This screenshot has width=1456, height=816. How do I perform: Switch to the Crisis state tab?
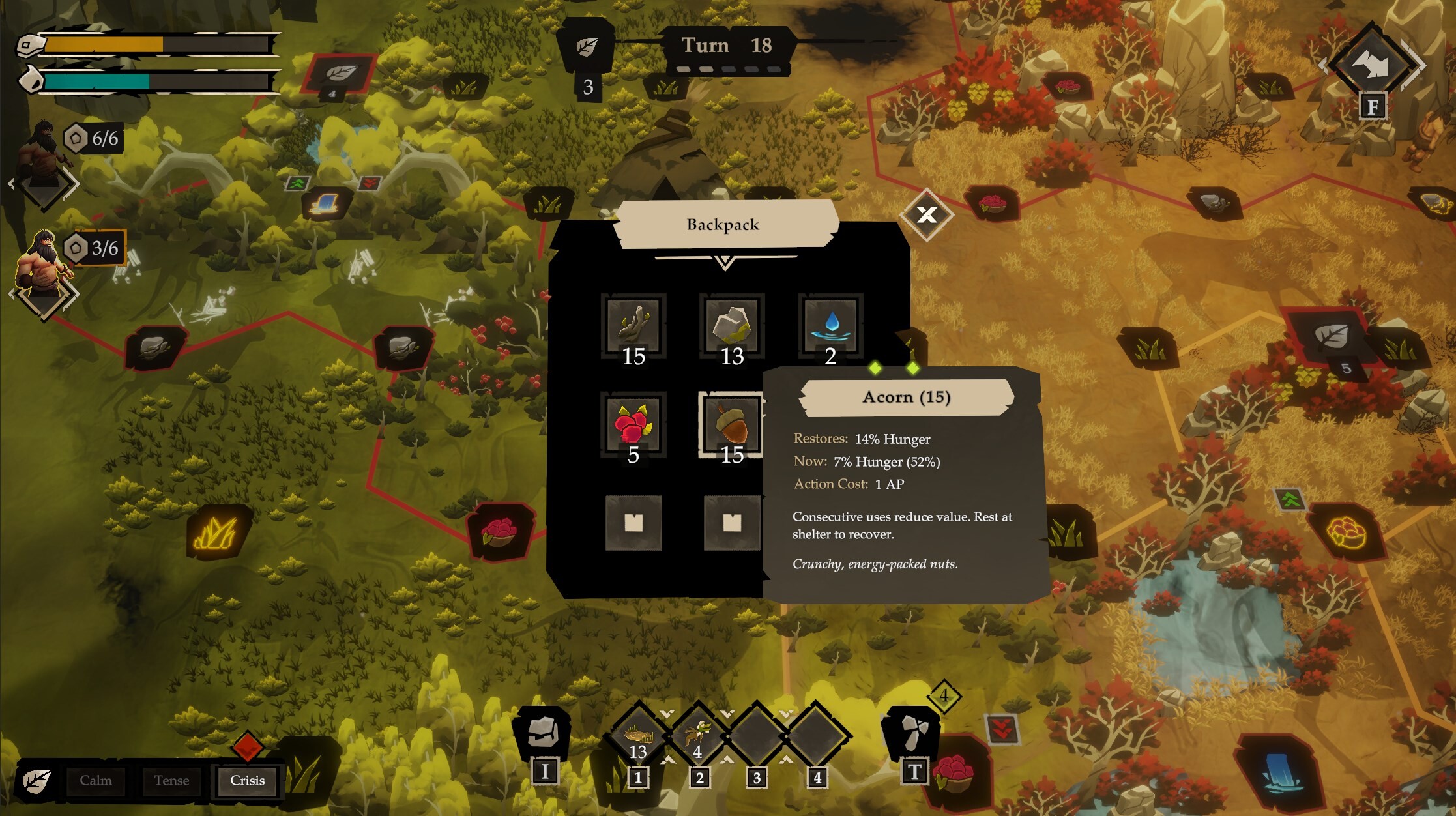coord(247,780)
